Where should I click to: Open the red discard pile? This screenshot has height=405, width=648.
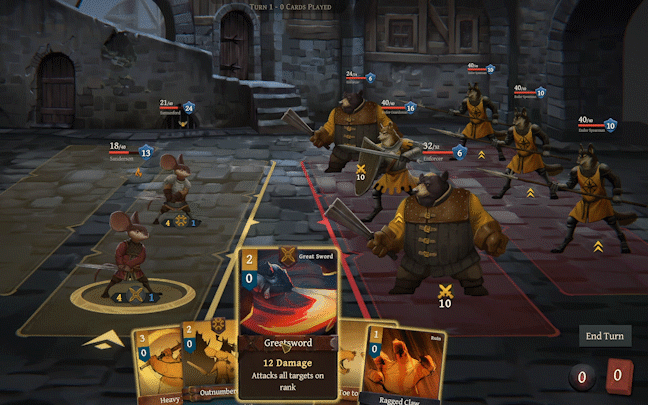pyautogui.click(x=620, y=376)
